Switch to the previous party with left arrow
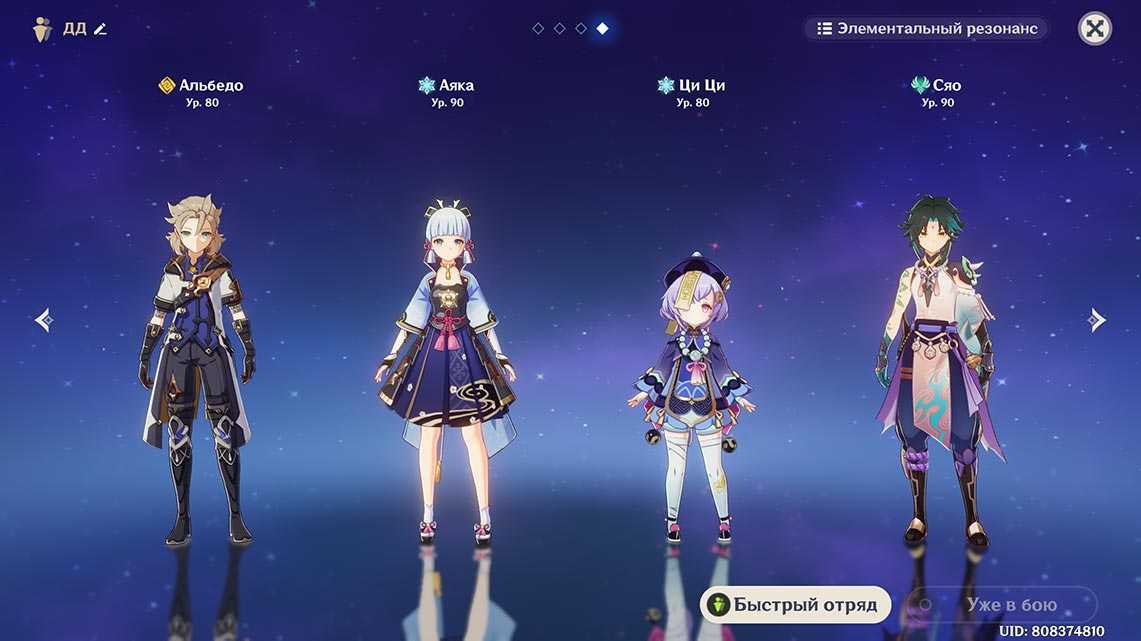This screenshot has height=641, width=1141. pyautogui.click(x=43, y=320)
